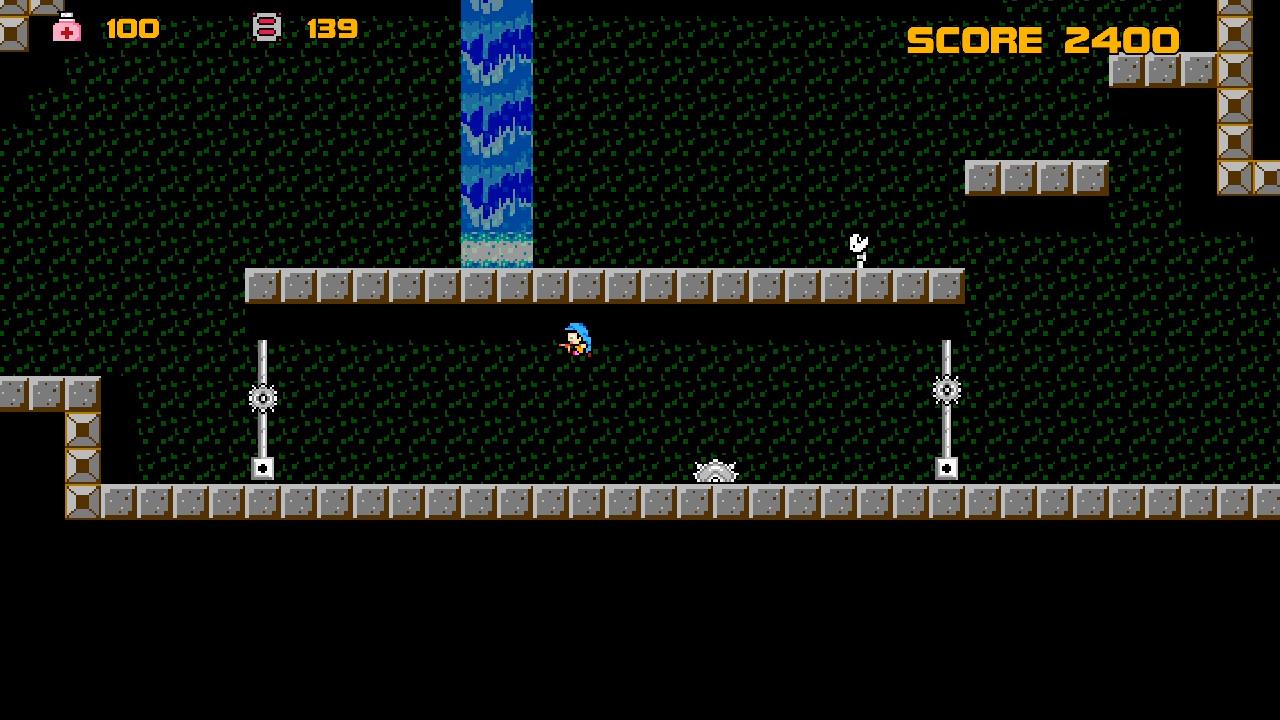This screenshot has width=1280, height=720.
Task: Click the spinning gear blade on the left pole
Action: [262, 399]
